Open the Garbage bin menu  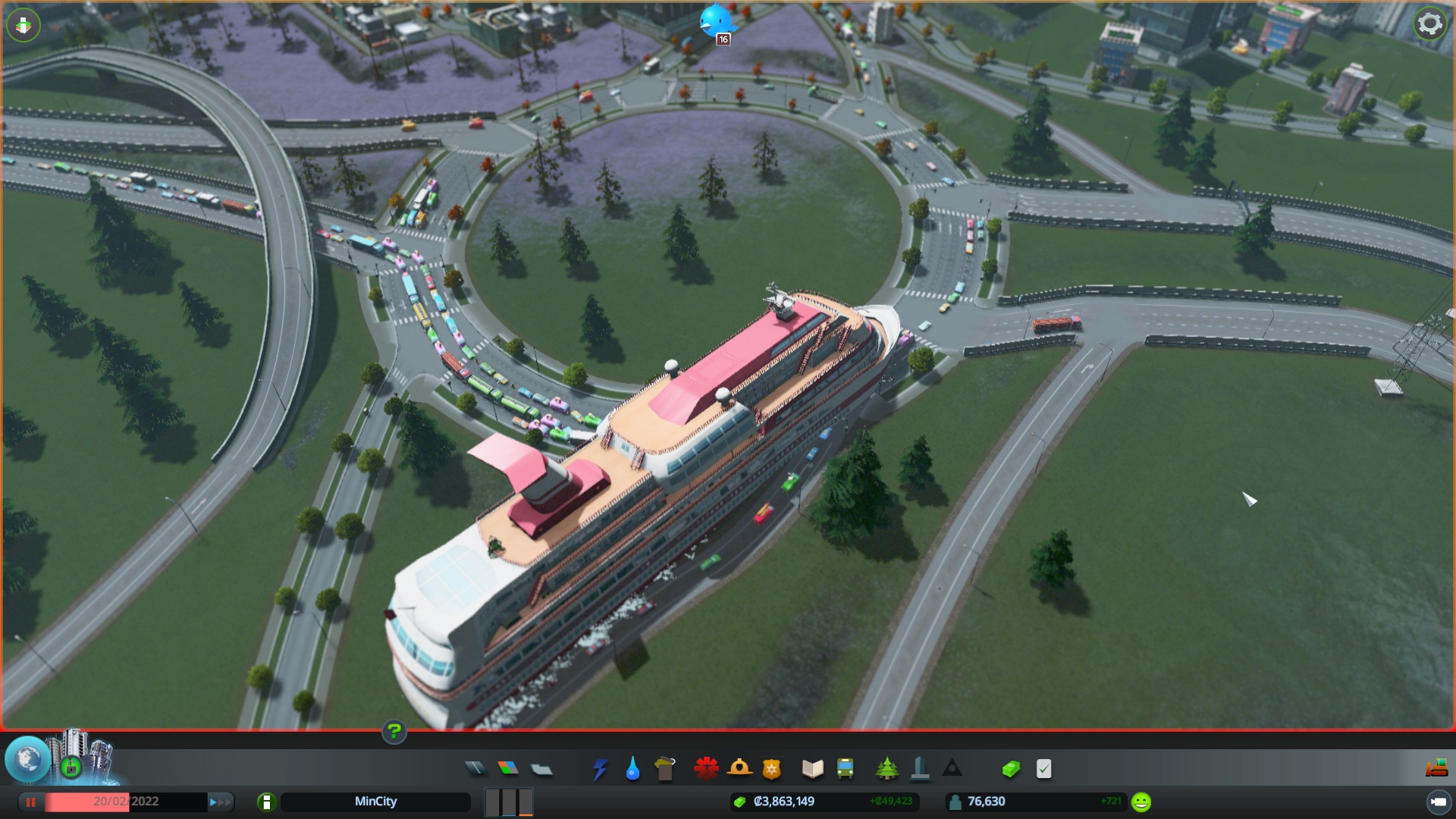[x=665, y=769]
